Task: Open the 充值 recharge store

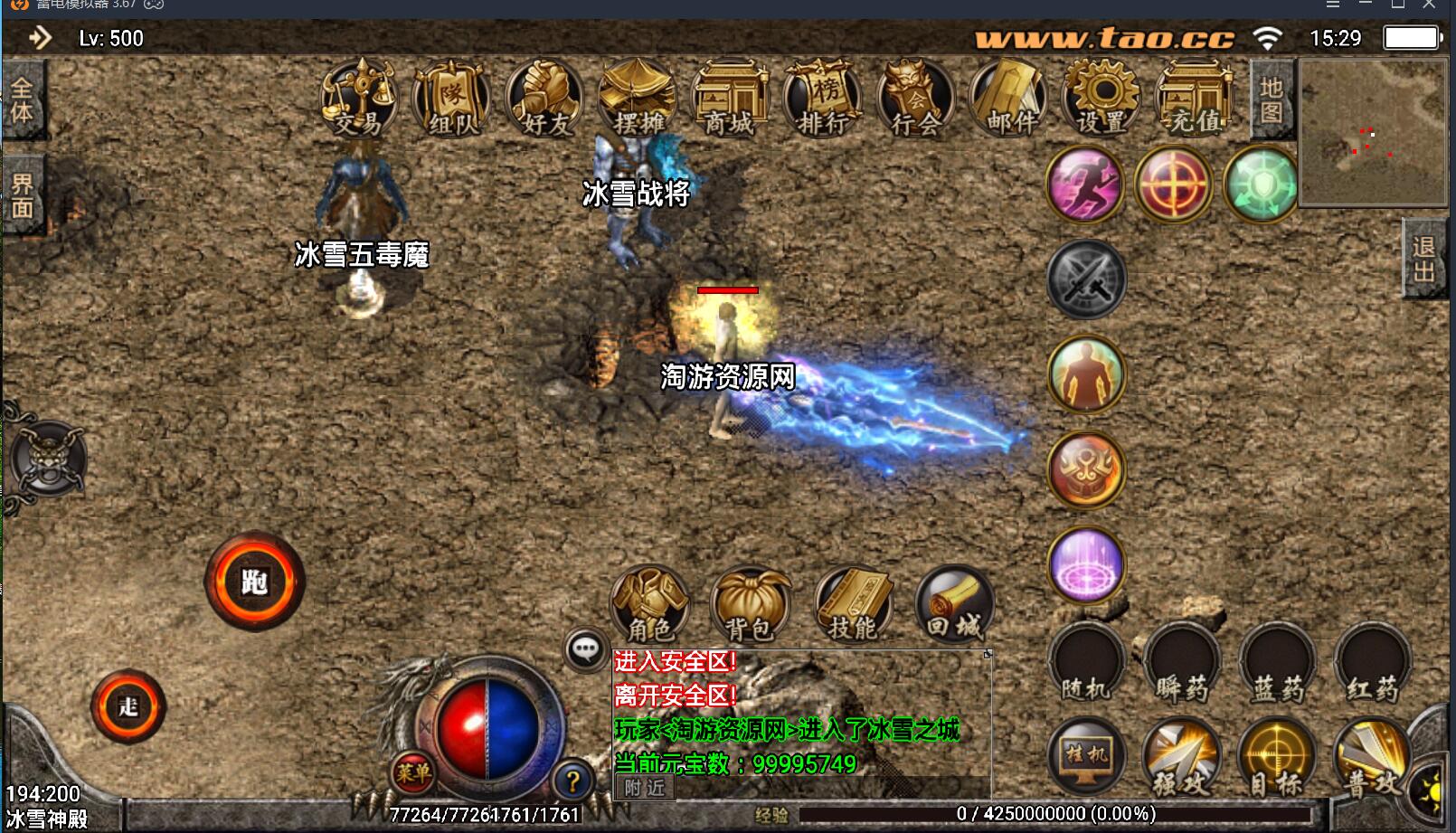Action: (1195, 99)
